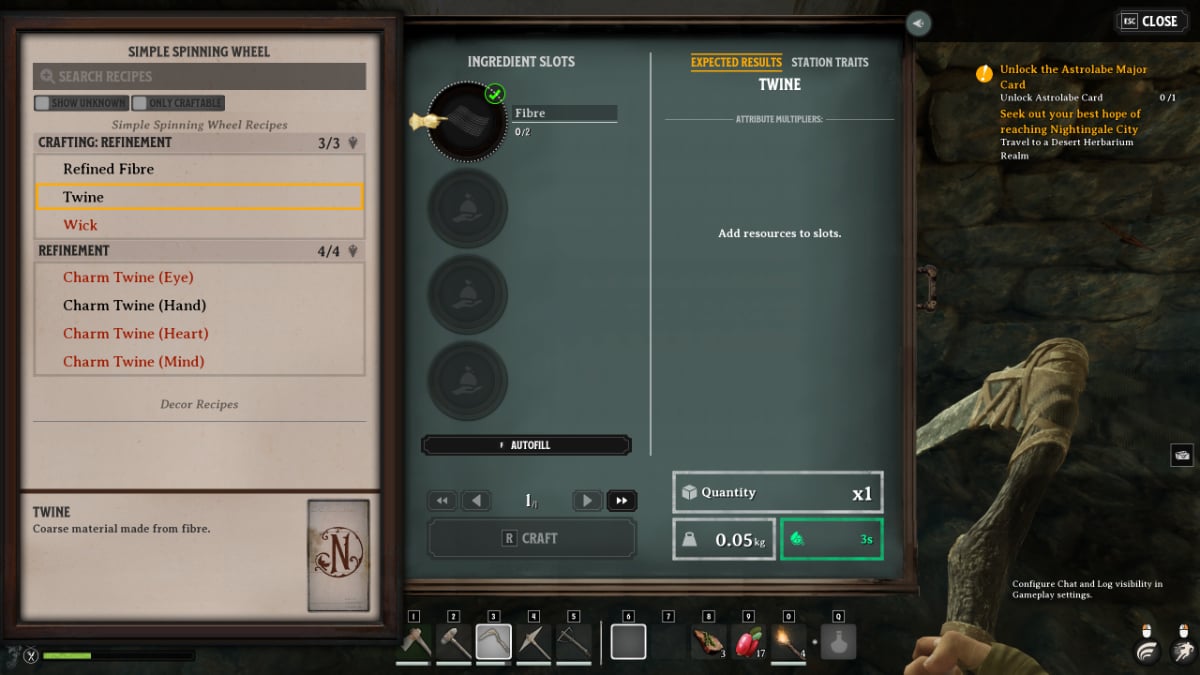Toggle the Only Craftable checkbox

pyautogui.click(x=140, y=103)
